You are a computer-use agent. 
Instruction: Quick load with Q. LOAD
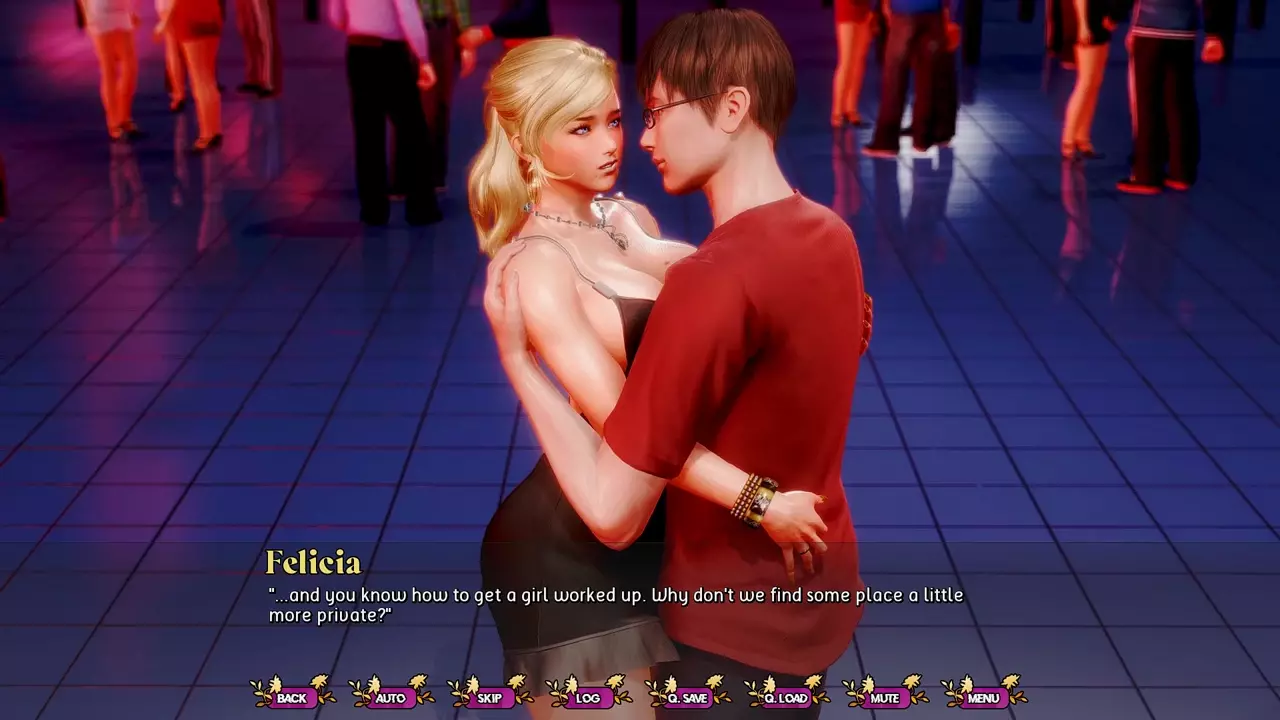coord(786,697)
